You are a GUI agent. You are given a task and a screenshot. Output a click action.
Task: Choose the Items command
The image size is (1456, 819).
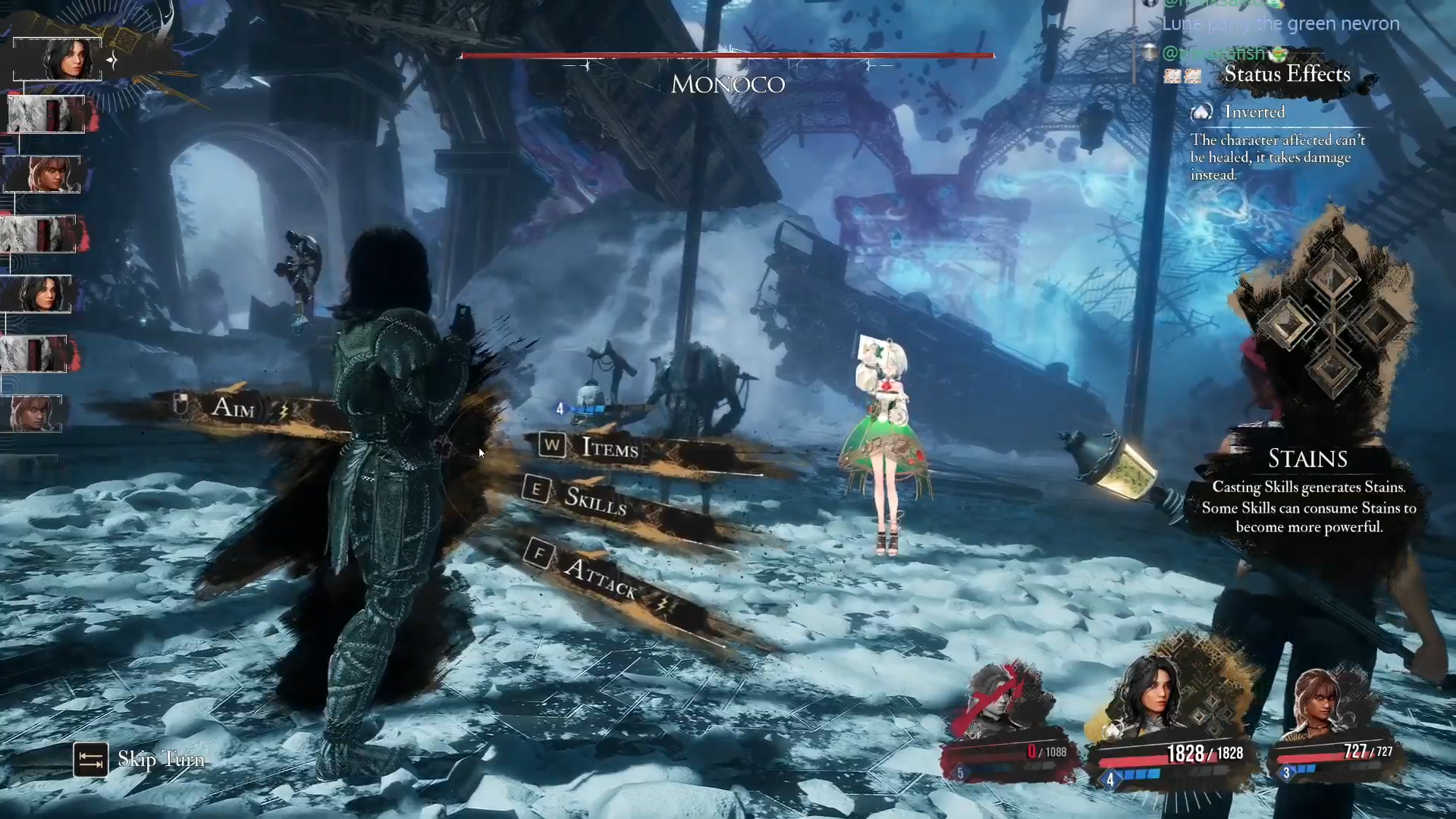pyautogui.click(x=609, y=448)
